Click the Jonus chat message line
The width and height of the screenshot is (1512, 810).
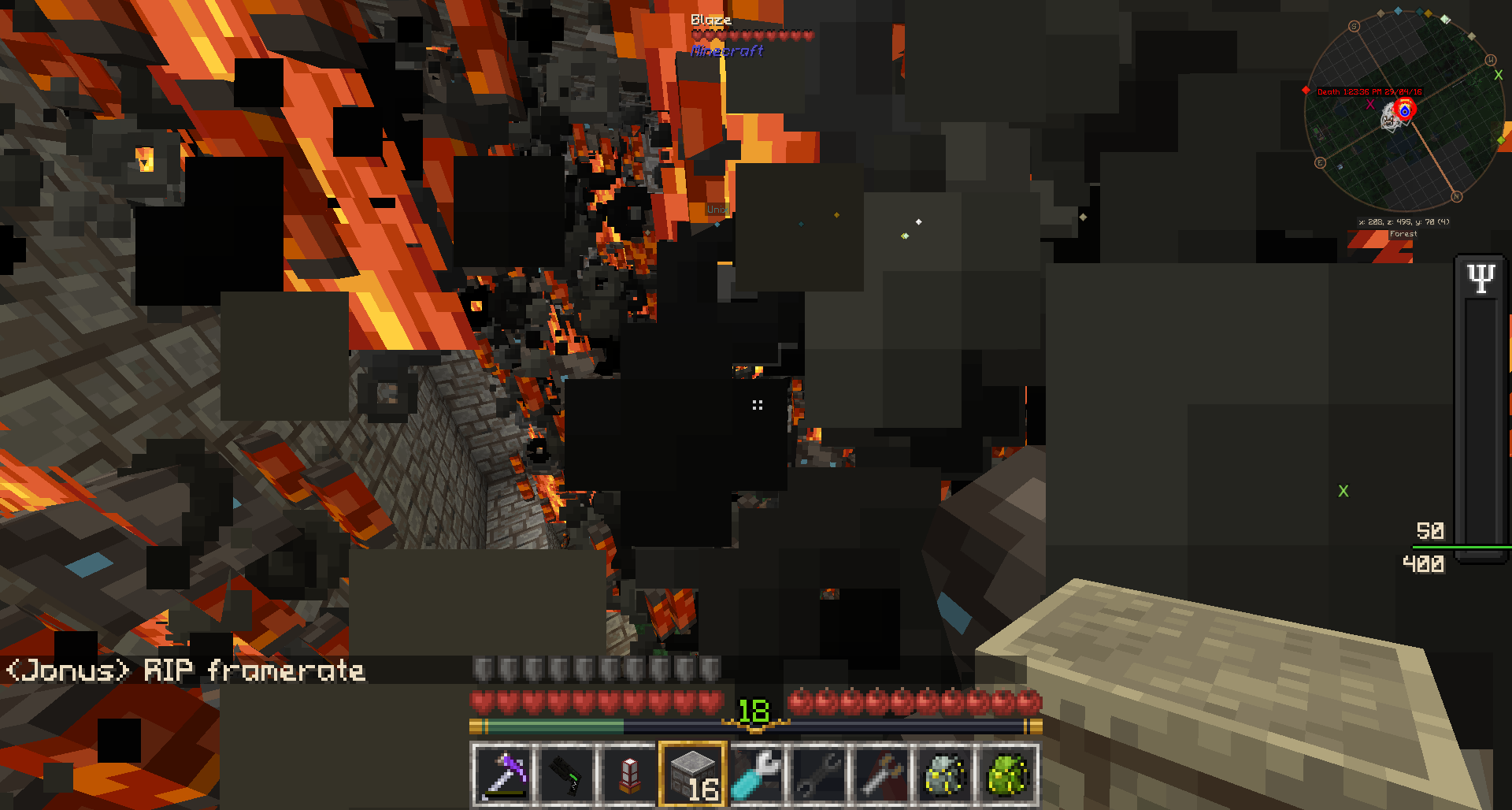coord(186,671)
